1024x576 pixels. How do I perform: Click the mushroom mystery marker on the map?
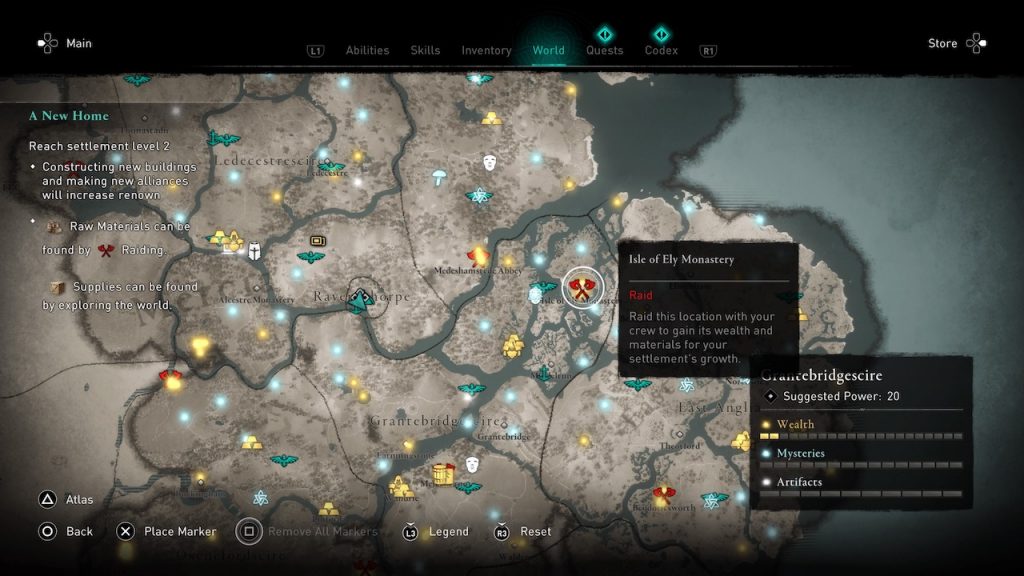point(439,178)
